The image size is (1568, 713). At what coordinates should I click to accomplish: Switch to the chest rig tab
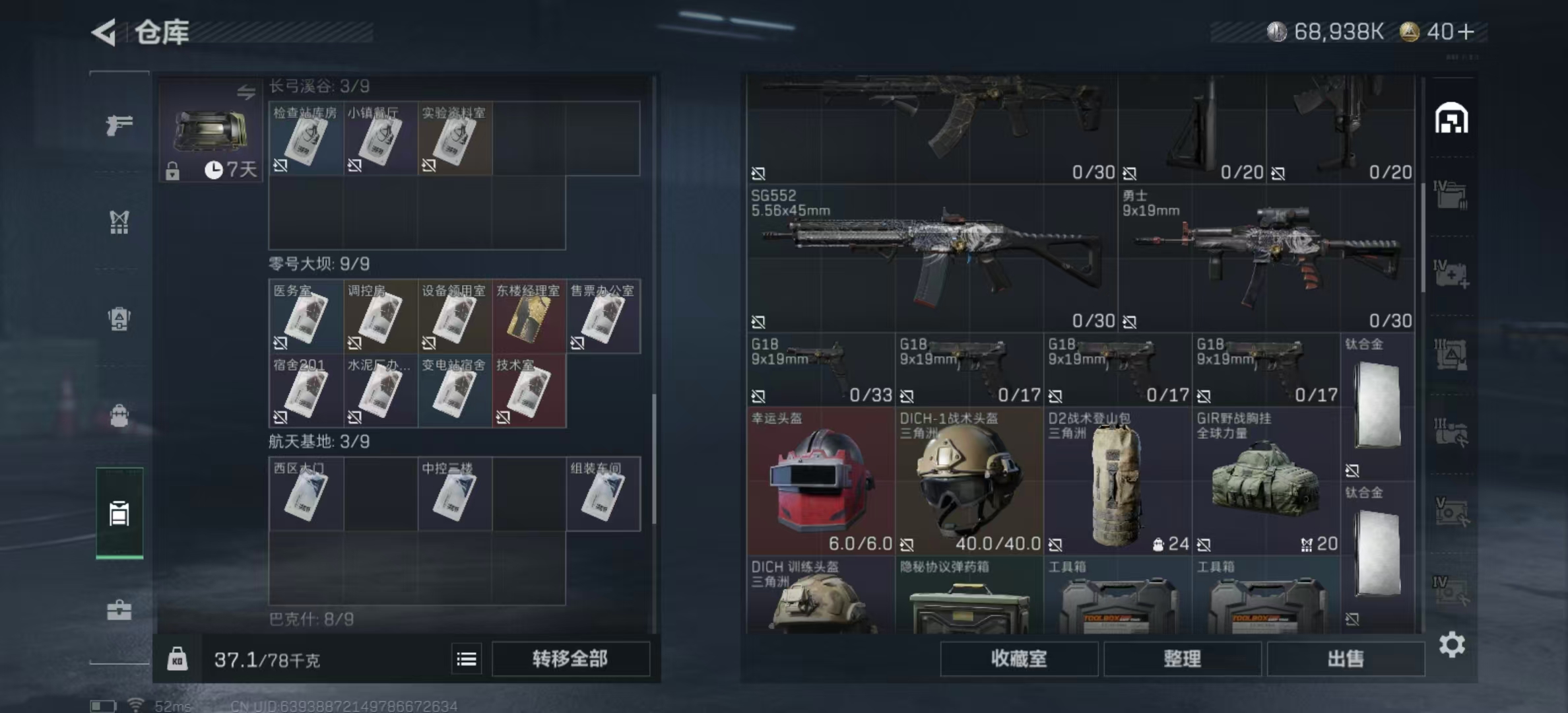(119, 222)
